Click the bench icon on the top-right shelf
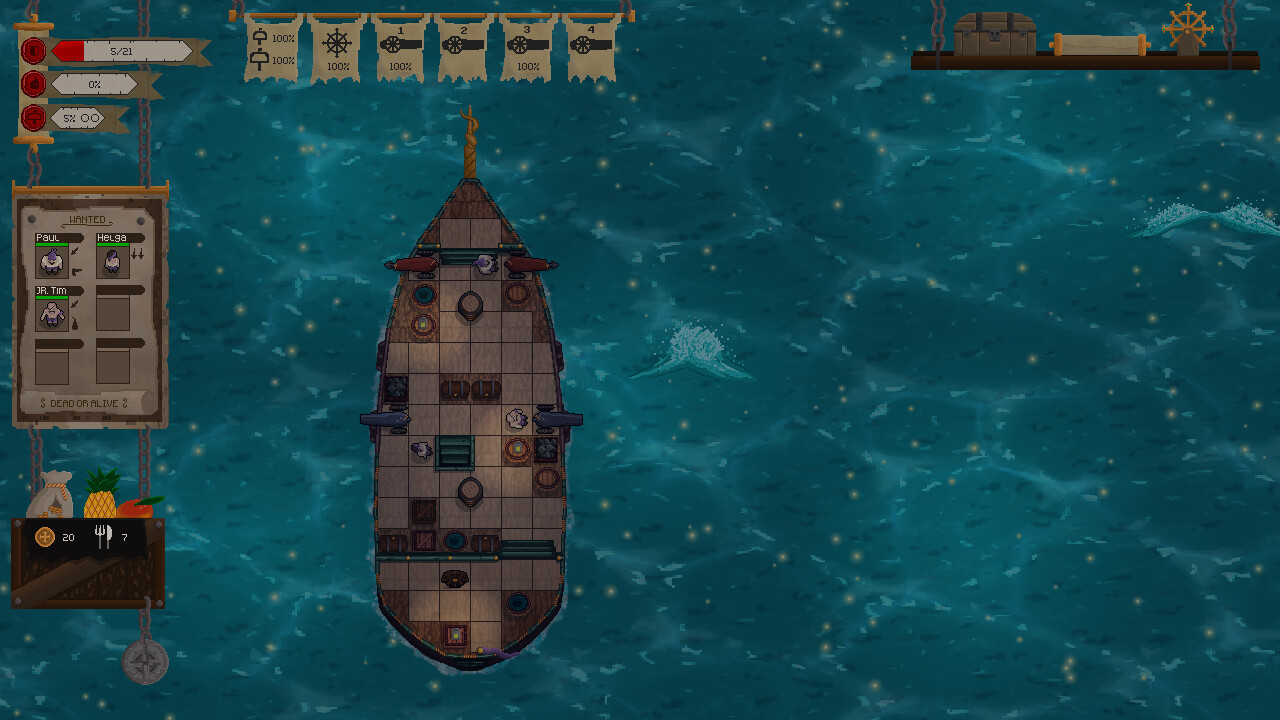 [x=1100, y=43]
